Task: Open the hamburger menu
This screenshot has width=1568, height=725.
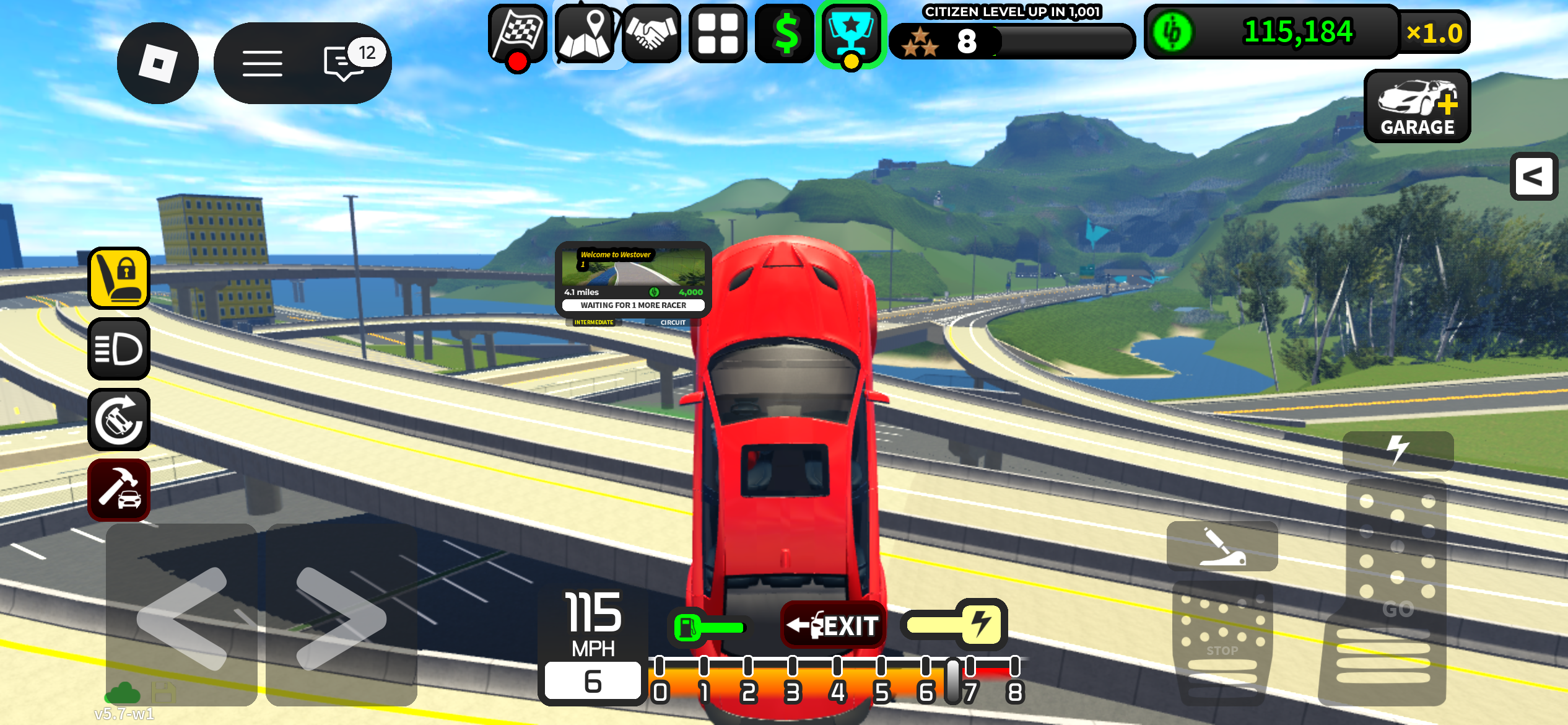Action: 262,63
